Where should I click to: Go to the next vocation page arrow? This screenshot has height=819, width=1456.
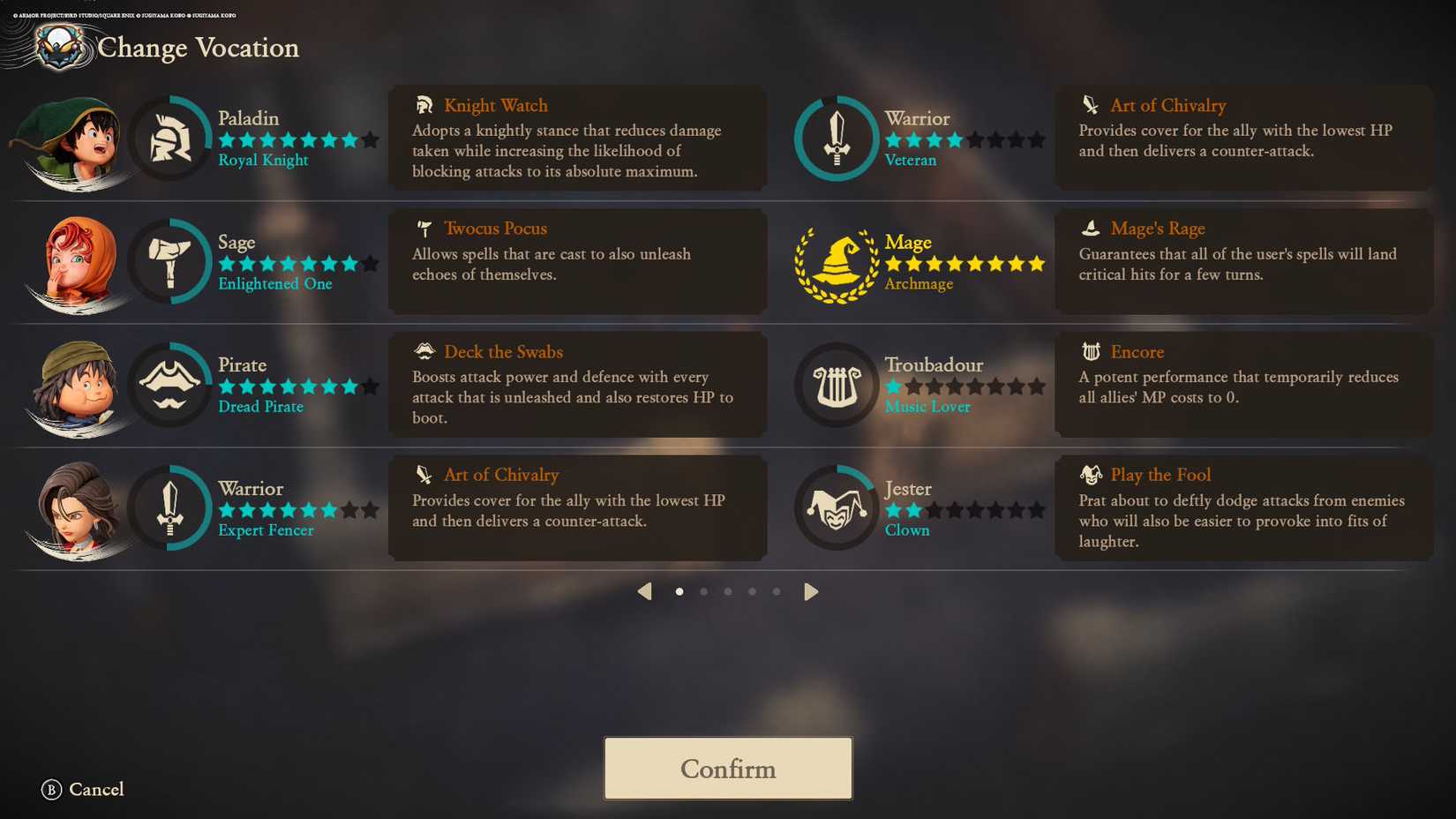[811, 591]
